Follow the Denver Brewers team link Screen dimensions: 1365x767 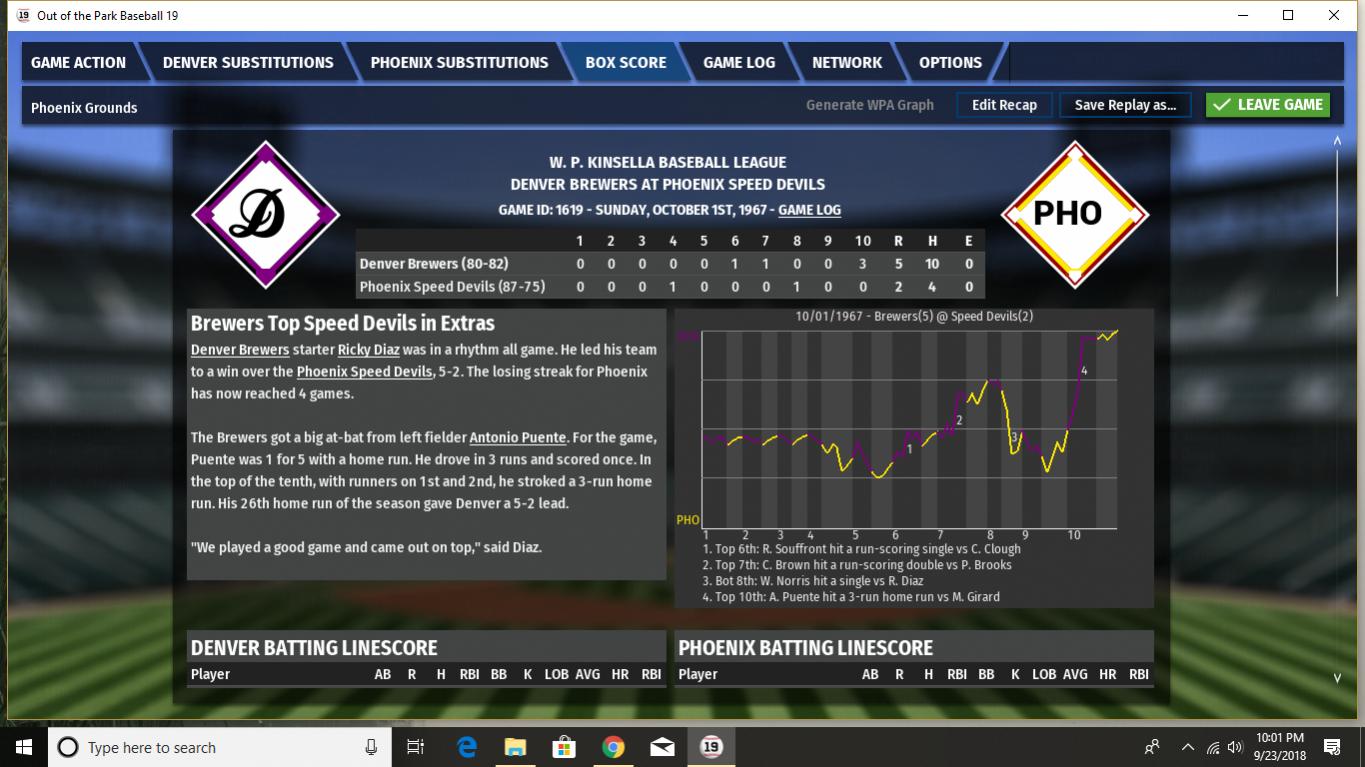[x=240, y=350]
